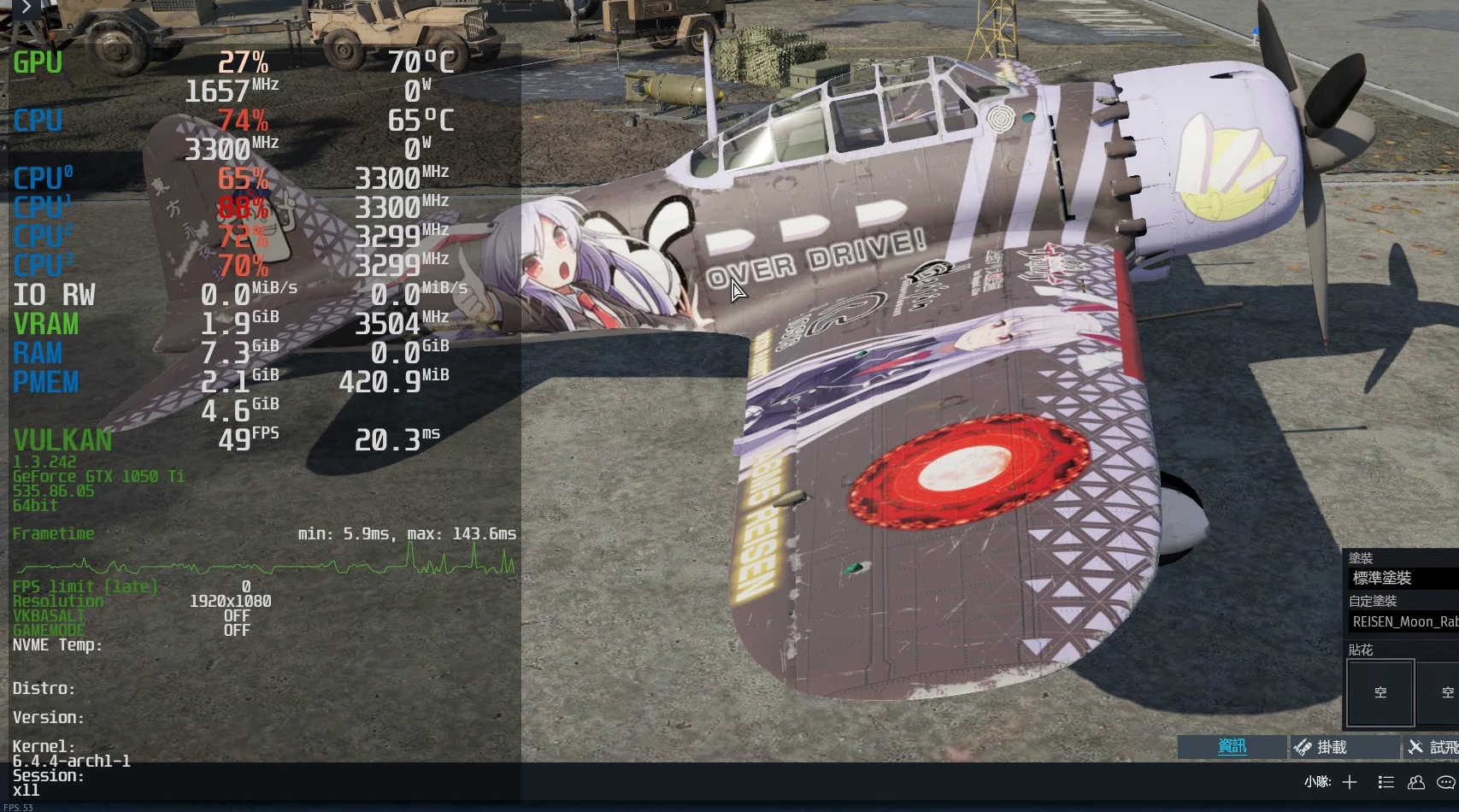Viewport: 1459px width, 812px height.
Task: Open the list icon in the bottom bar
Action: click(x=1386, y=782)
